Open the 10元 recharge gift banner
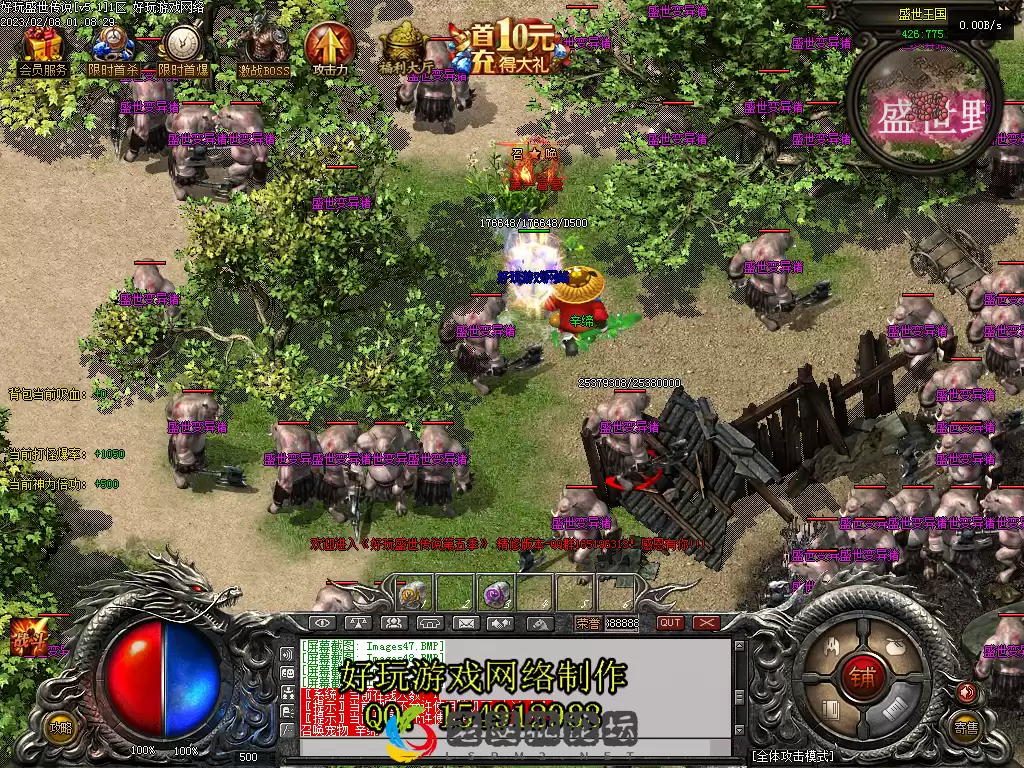1024x768 pixels. (x=510, y=47)
